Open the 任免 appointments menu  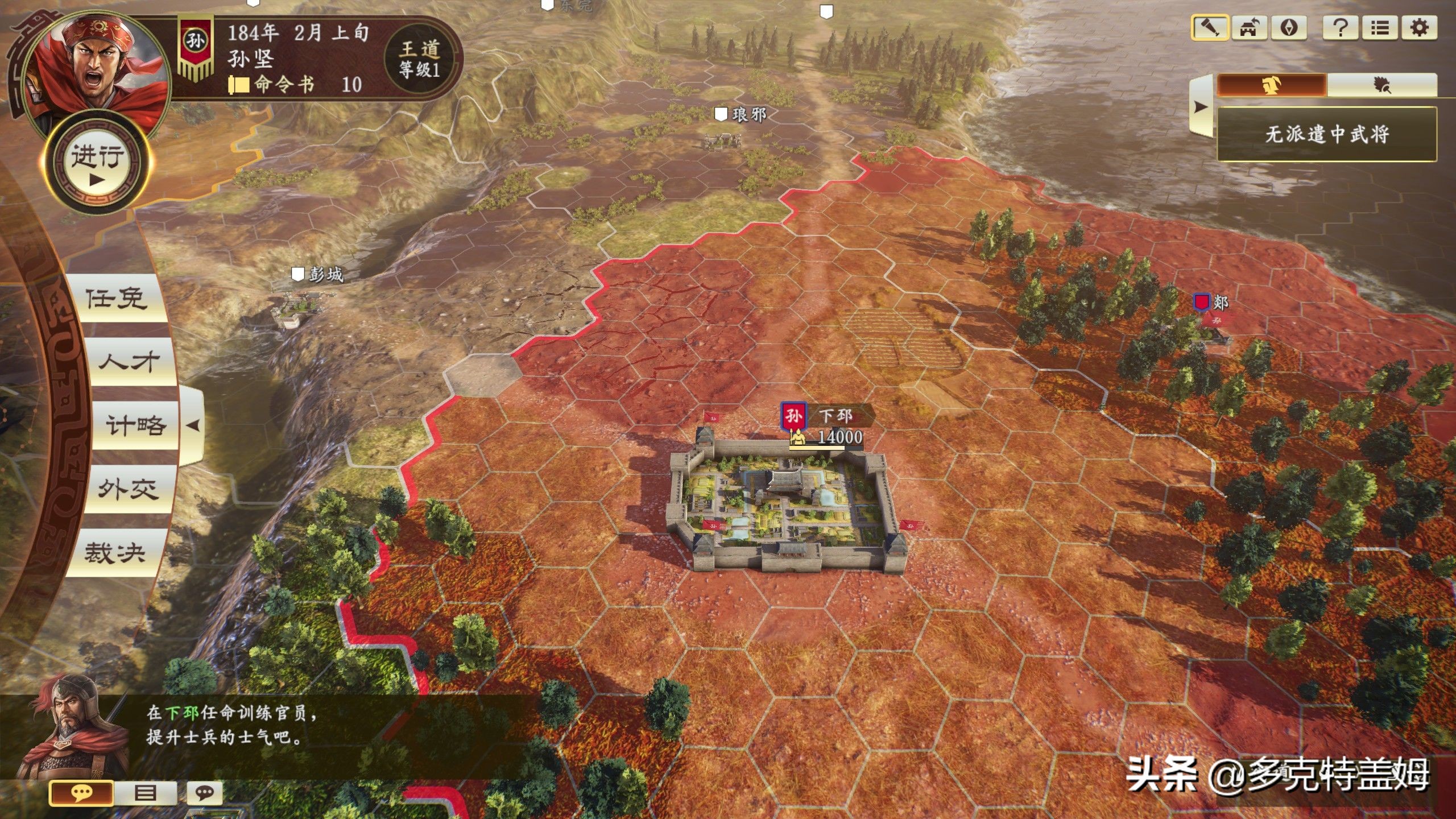116,298
